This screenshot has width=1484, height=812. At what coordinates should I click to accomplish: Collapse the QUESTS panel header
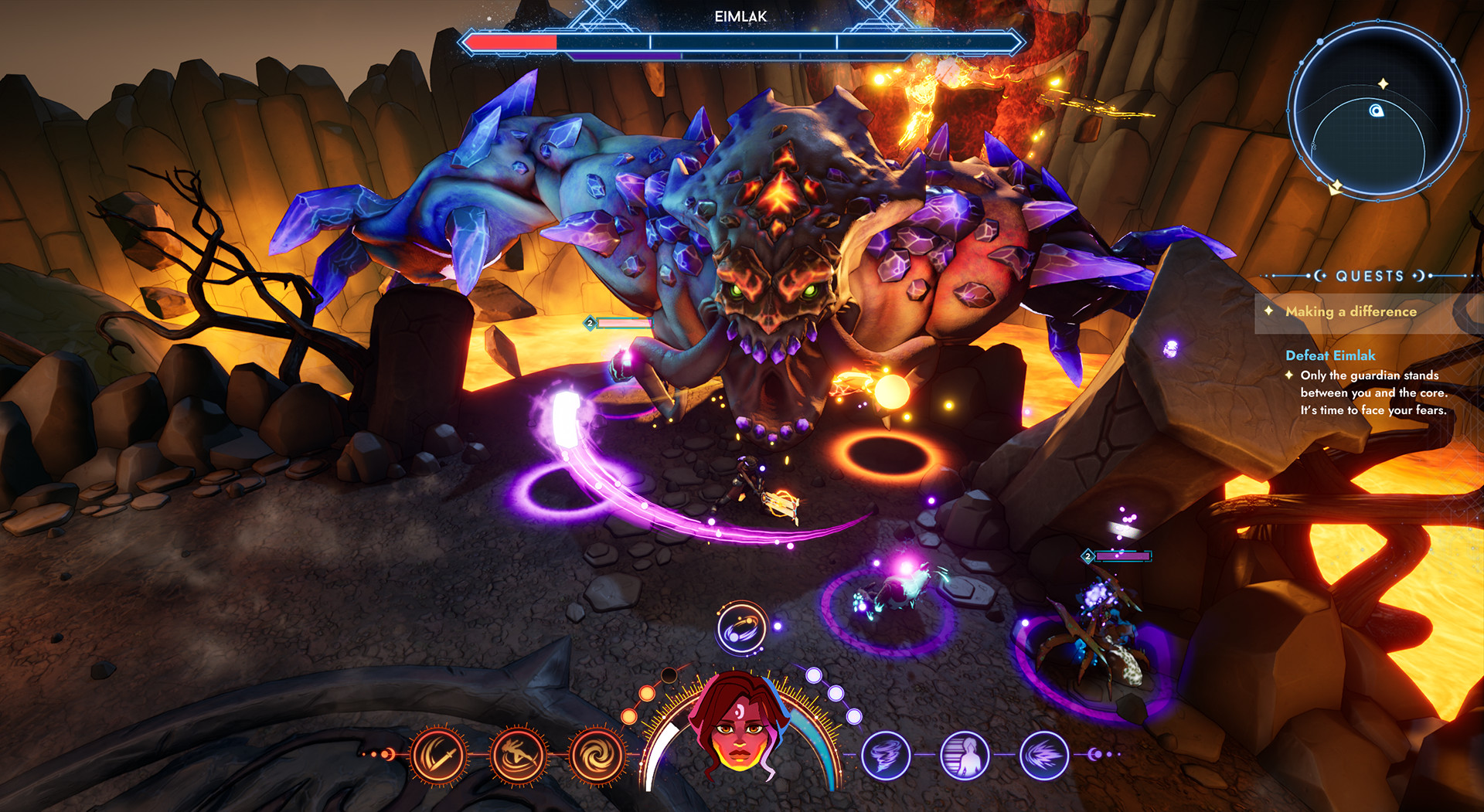tap(1369, 276)
